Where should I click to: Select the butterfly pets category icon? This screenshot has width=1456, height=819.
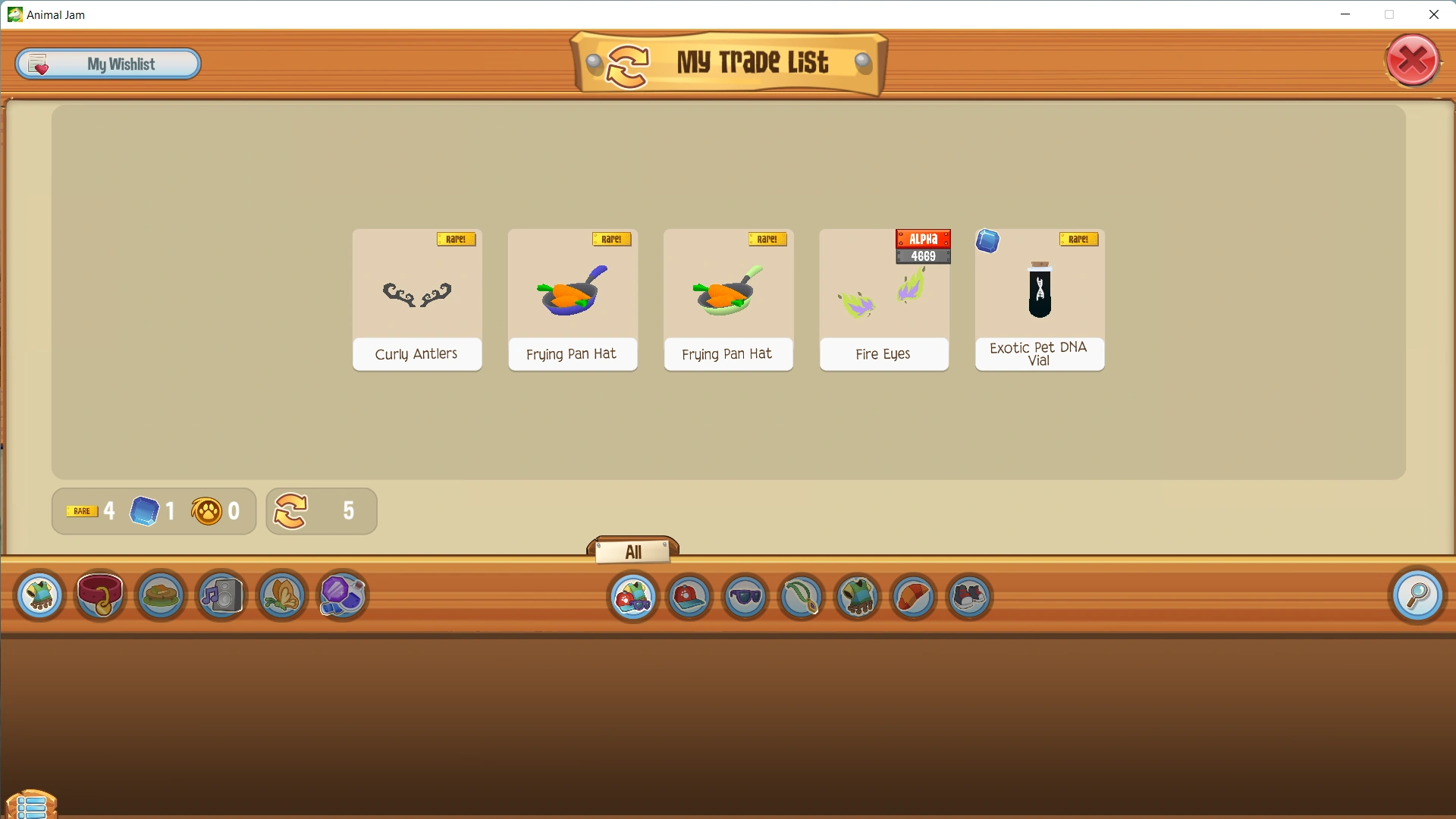click(x=281, y=596)
